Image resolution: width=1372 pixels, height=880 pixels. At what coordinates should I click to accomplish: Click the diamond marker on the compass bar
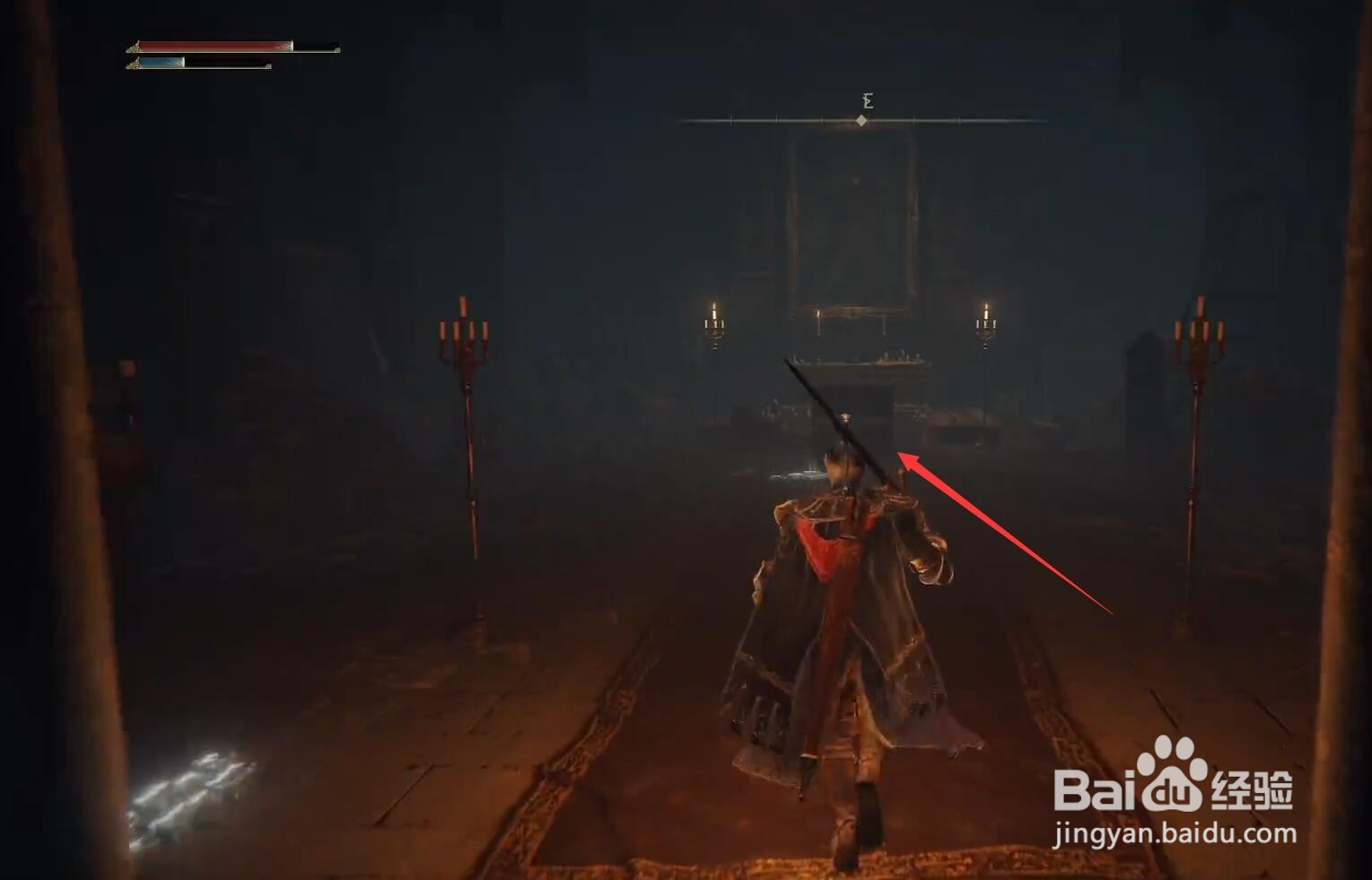point(864,121)
